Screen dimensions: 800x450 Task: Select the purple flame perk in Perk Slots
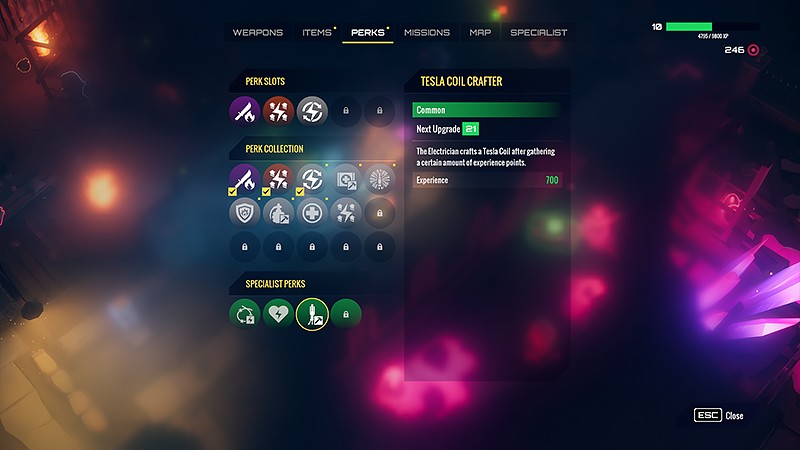[x=245, y=112]
